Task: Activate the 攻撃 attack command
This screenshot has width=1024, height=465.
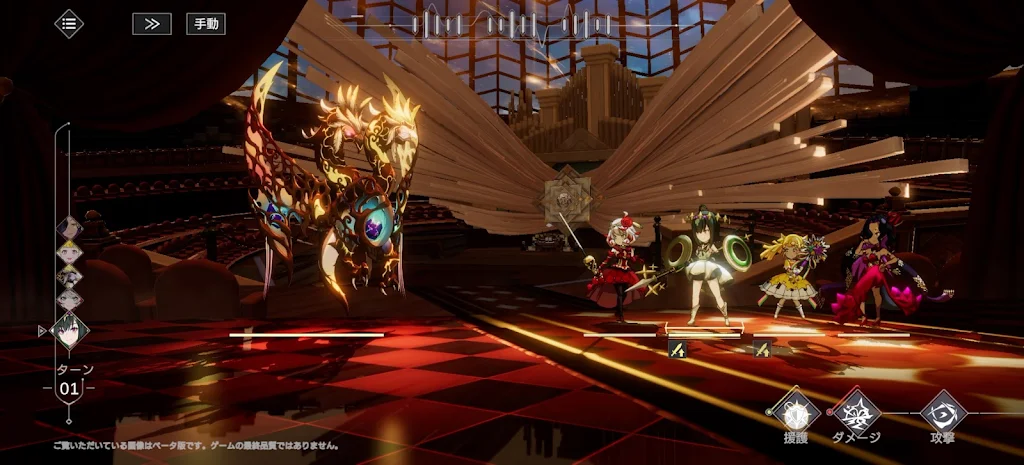Action: pos(942,411)
